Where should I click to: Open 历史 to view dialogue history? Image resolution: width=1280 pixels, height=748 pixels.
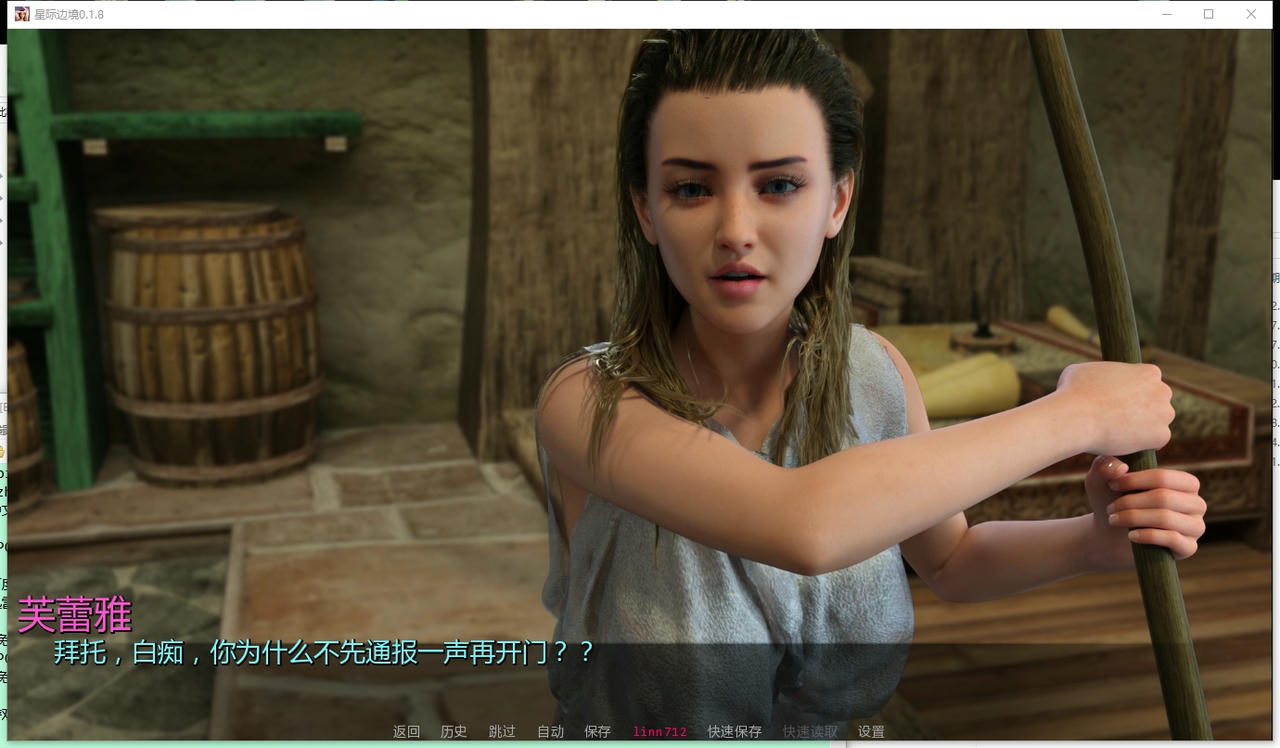pyautogui.click(x=453, y=731)
